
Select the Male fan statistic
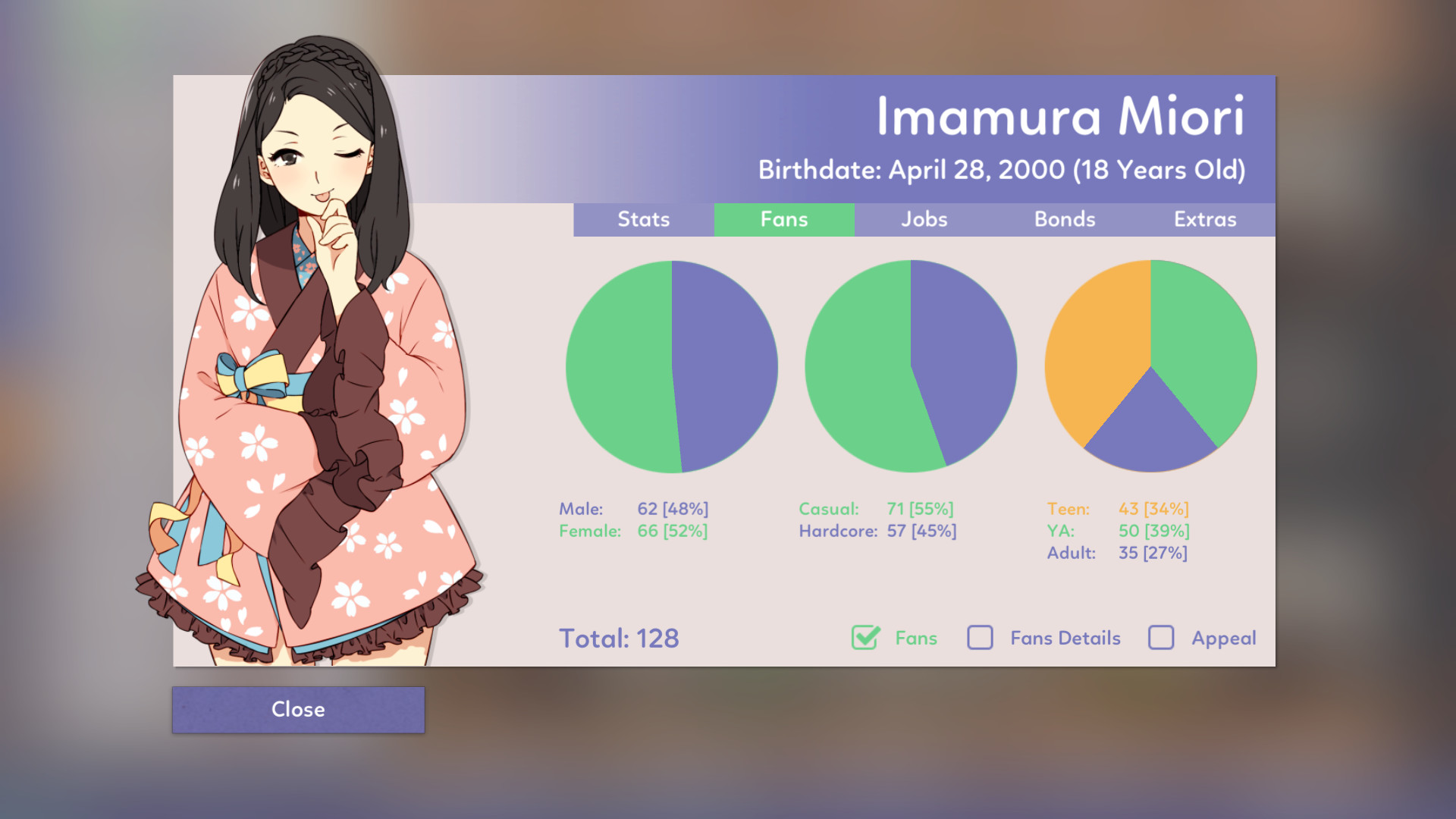[x=633, y=509]
